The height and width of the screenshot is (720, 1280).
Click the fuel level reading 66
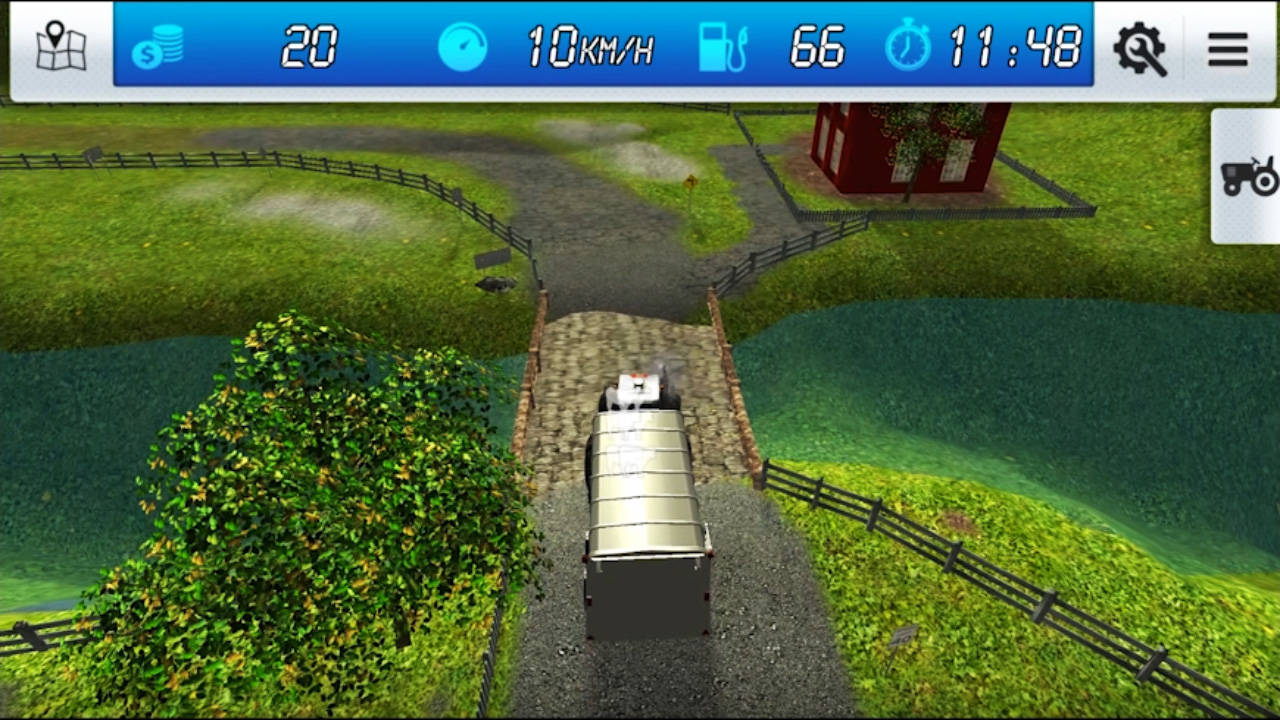[817, 47]
